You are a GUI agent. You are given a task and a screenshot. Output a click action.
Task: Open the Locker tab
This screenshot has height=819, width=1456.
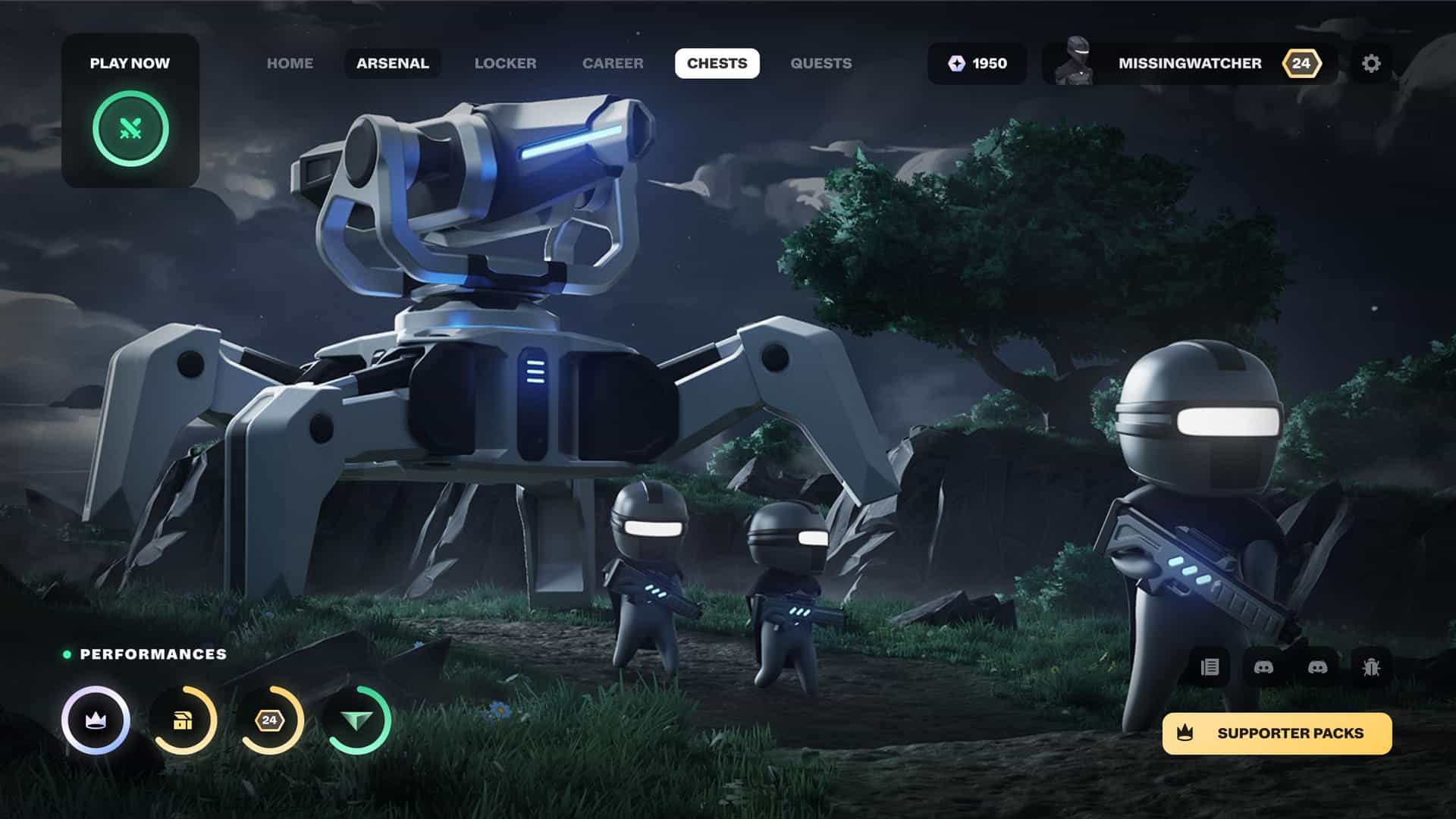[x=505, y=64]
